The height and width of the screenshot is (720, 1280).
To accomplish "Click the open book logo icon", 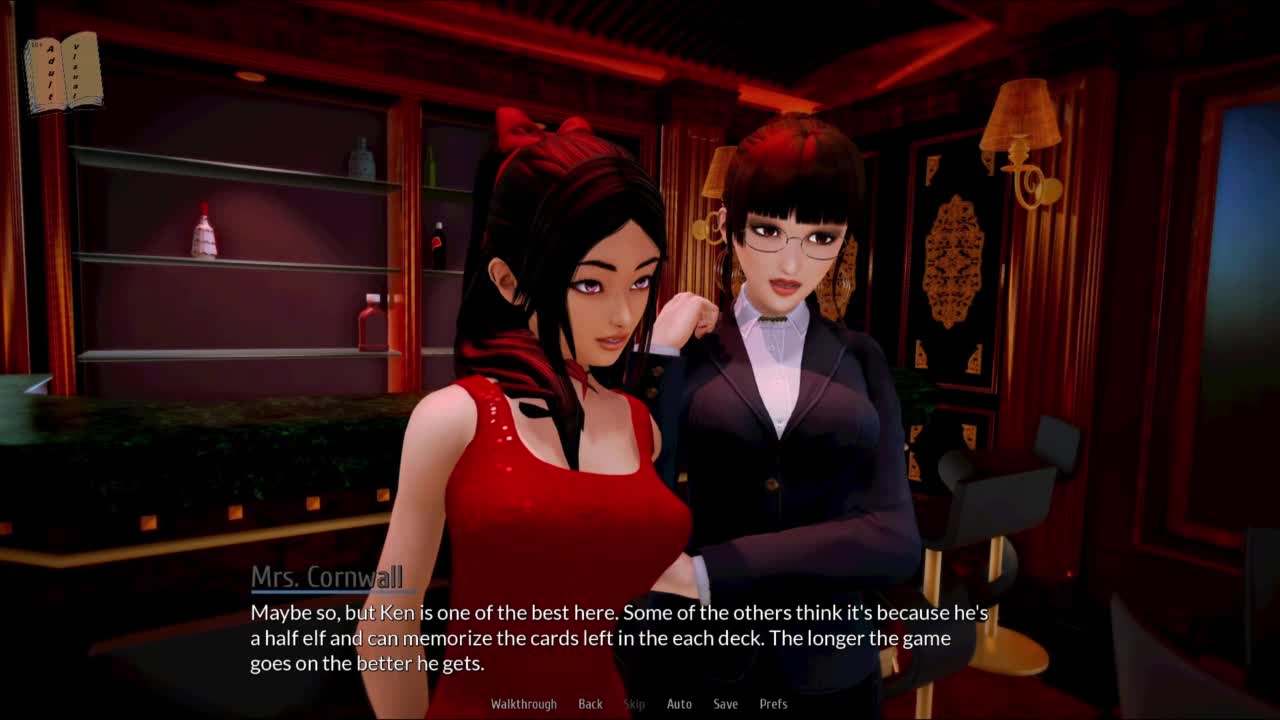I will [x=63, y=72].
